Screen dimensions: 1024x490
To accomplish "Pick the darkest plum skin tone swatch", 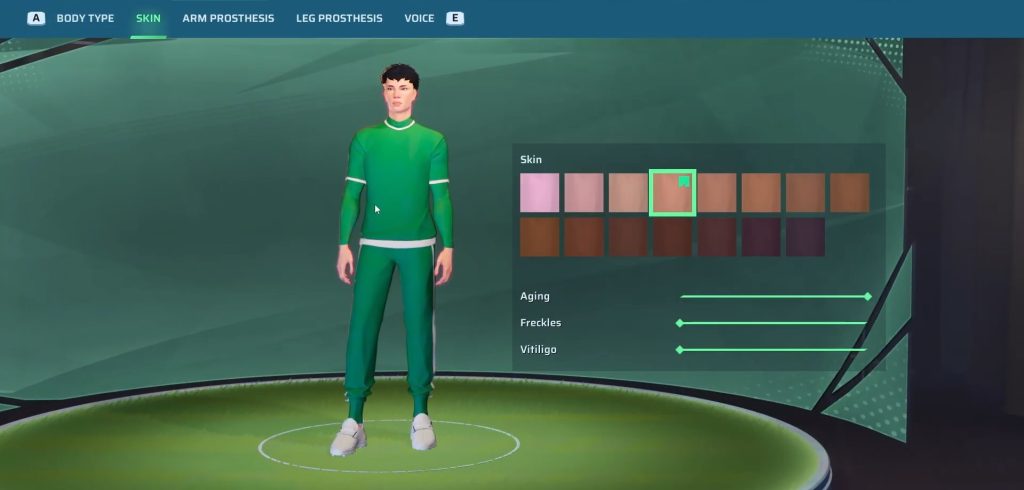I will (805, 237).
